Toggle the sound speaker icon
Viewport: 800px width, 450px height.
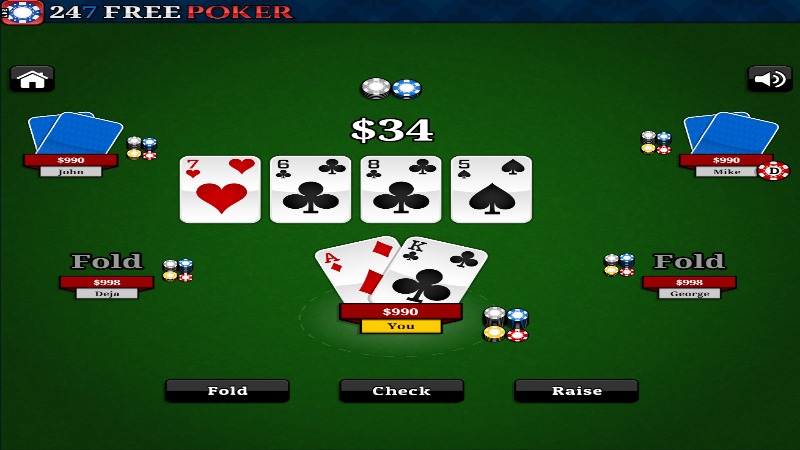pos(769,79)
